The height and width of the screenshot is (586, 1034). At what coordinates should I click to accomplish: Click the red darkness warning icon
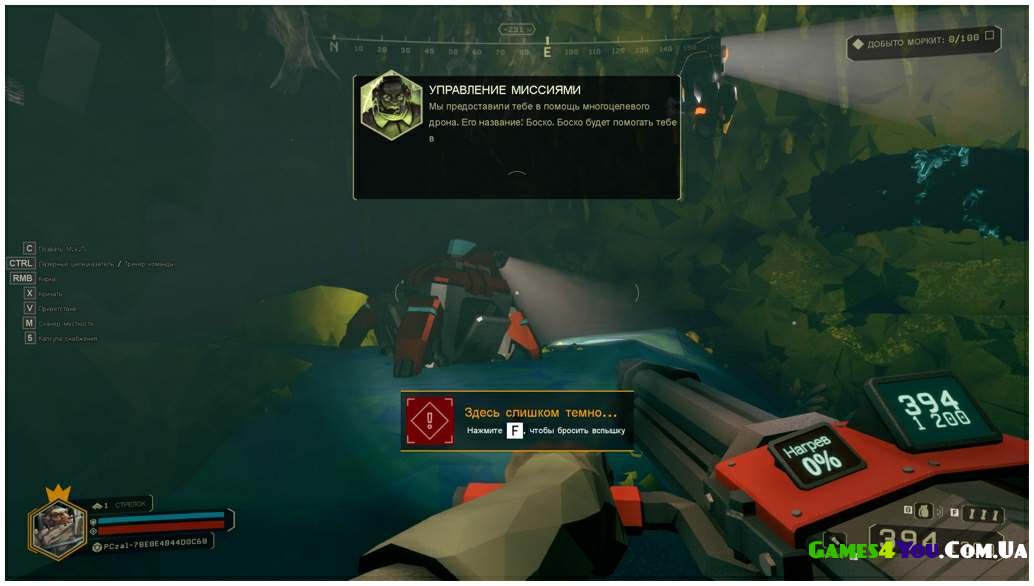(430, 421)
